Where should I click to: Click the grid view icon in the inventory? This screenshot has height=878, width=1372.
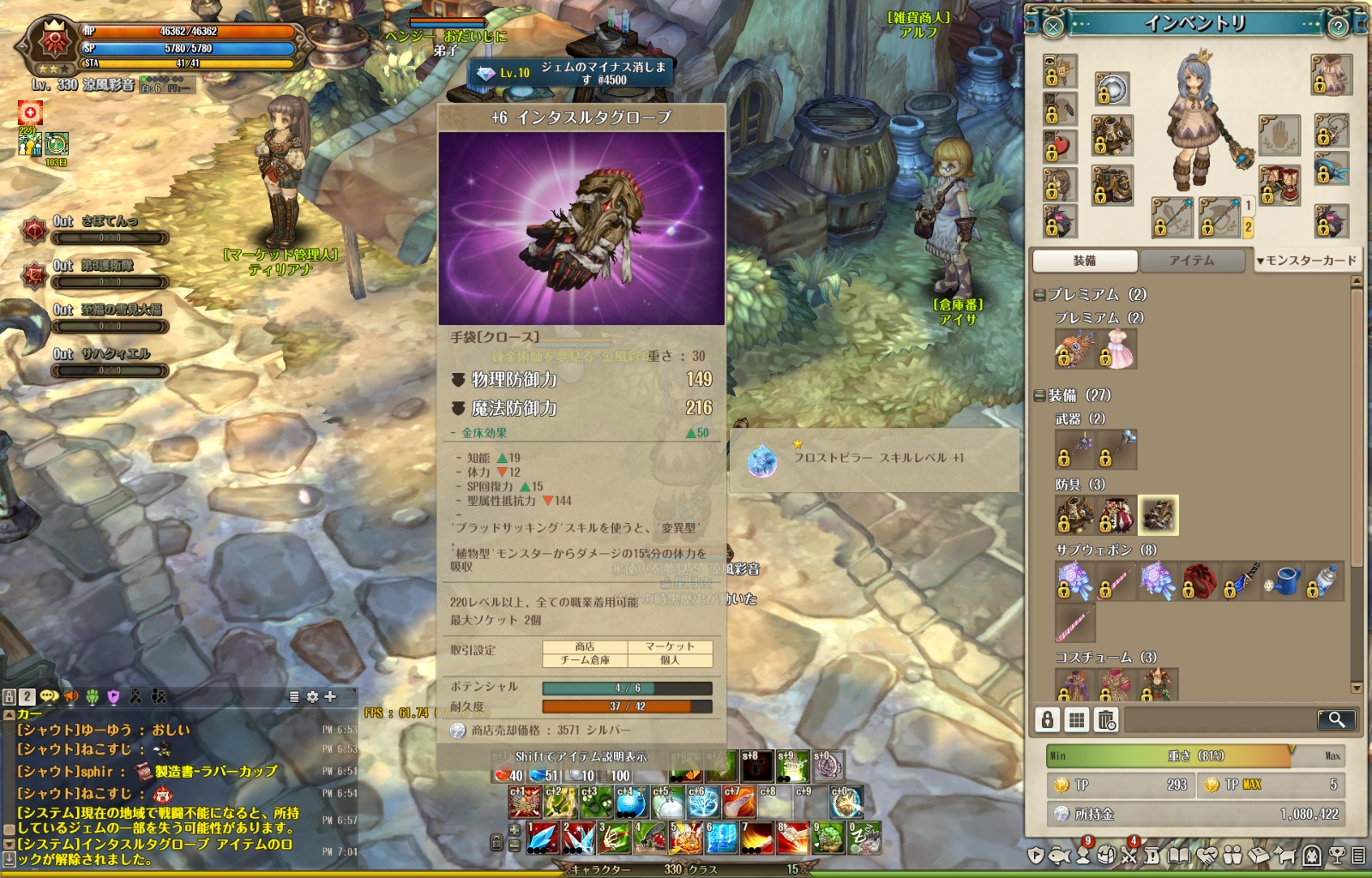(1076, 720)
